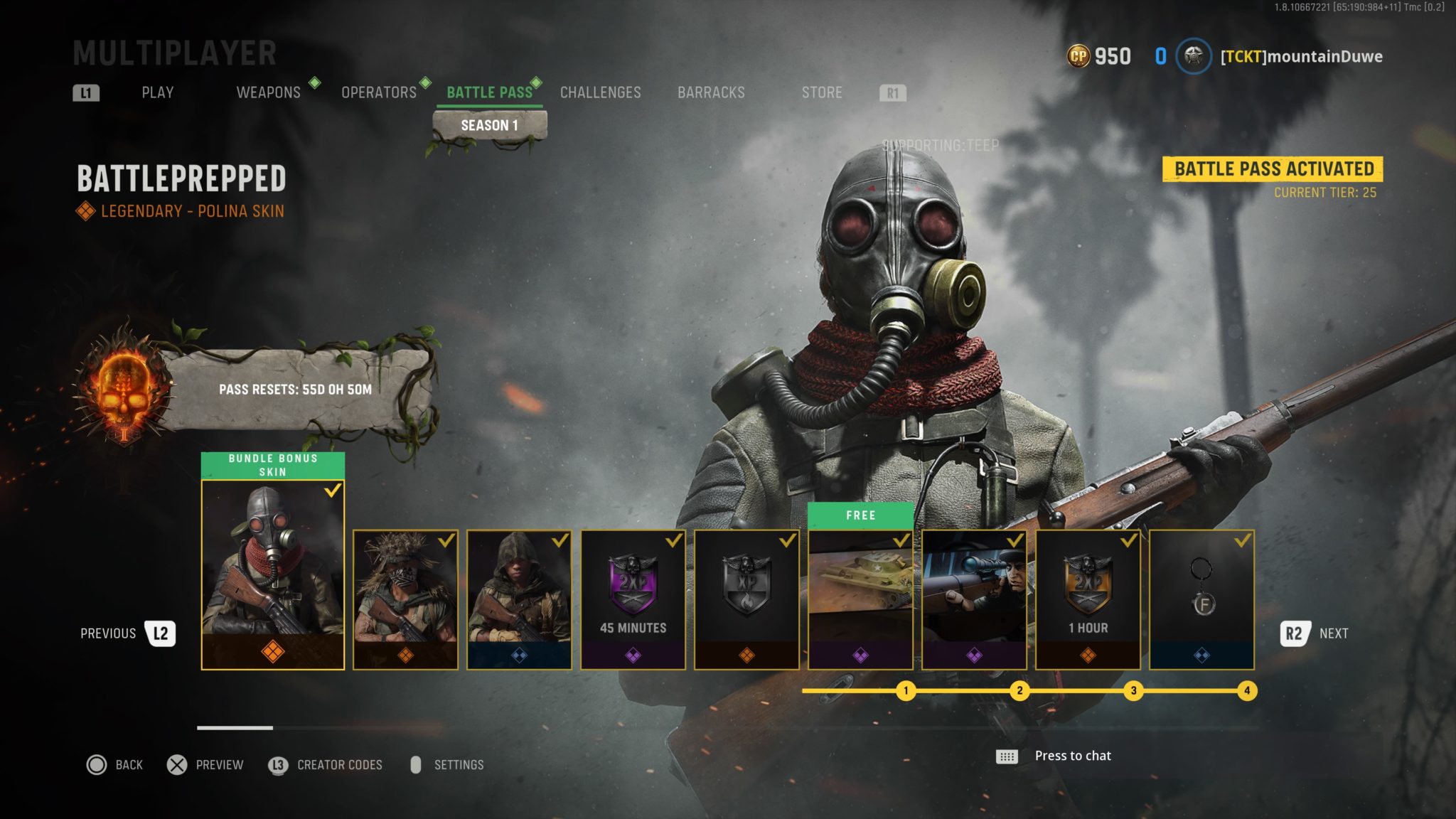The image size is (1456, 819).
Task: Switch to the Challenges tab
Action: 601,92
